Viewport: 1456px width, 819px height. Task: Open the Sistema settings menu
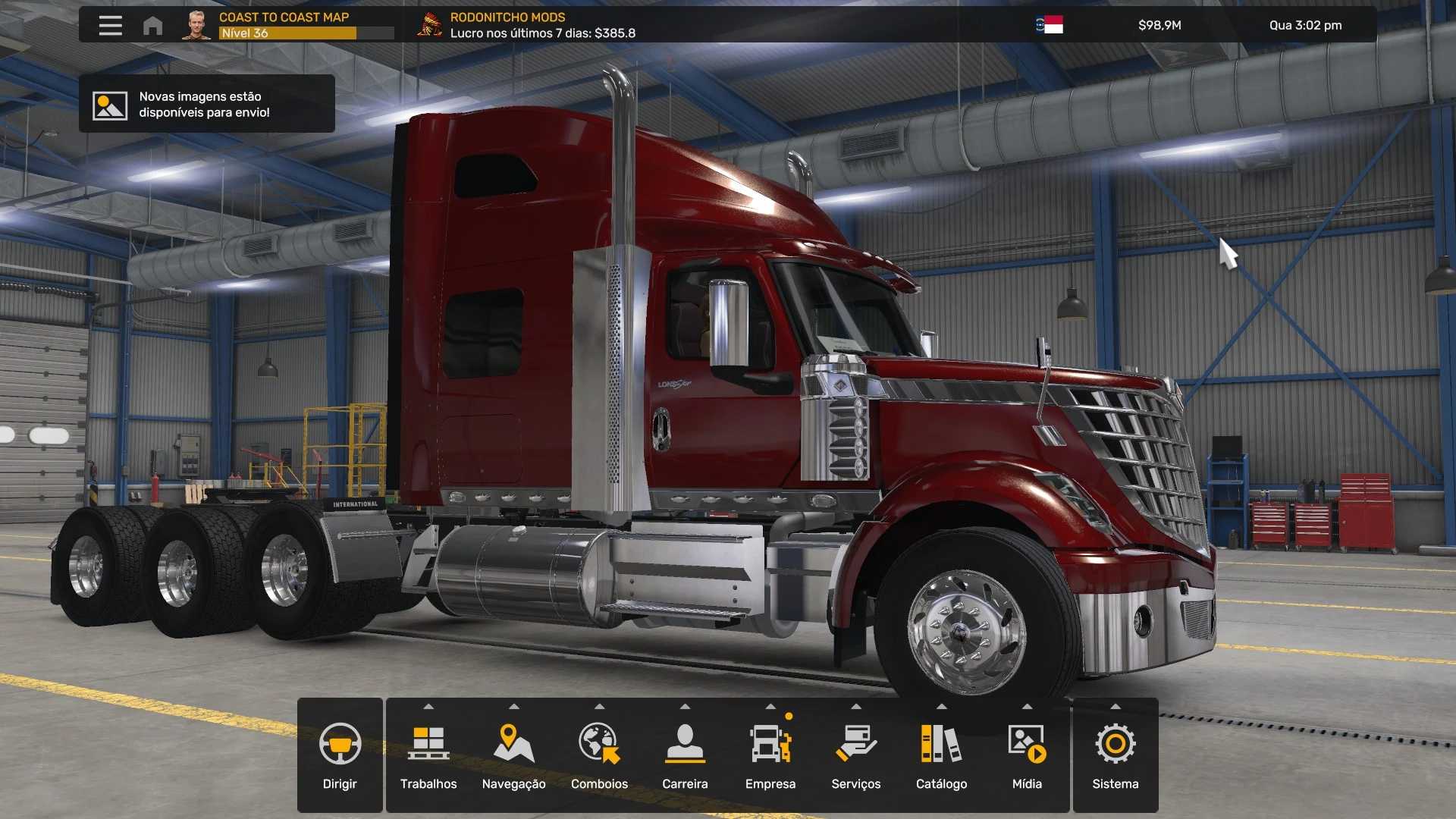click(1116, 755)
